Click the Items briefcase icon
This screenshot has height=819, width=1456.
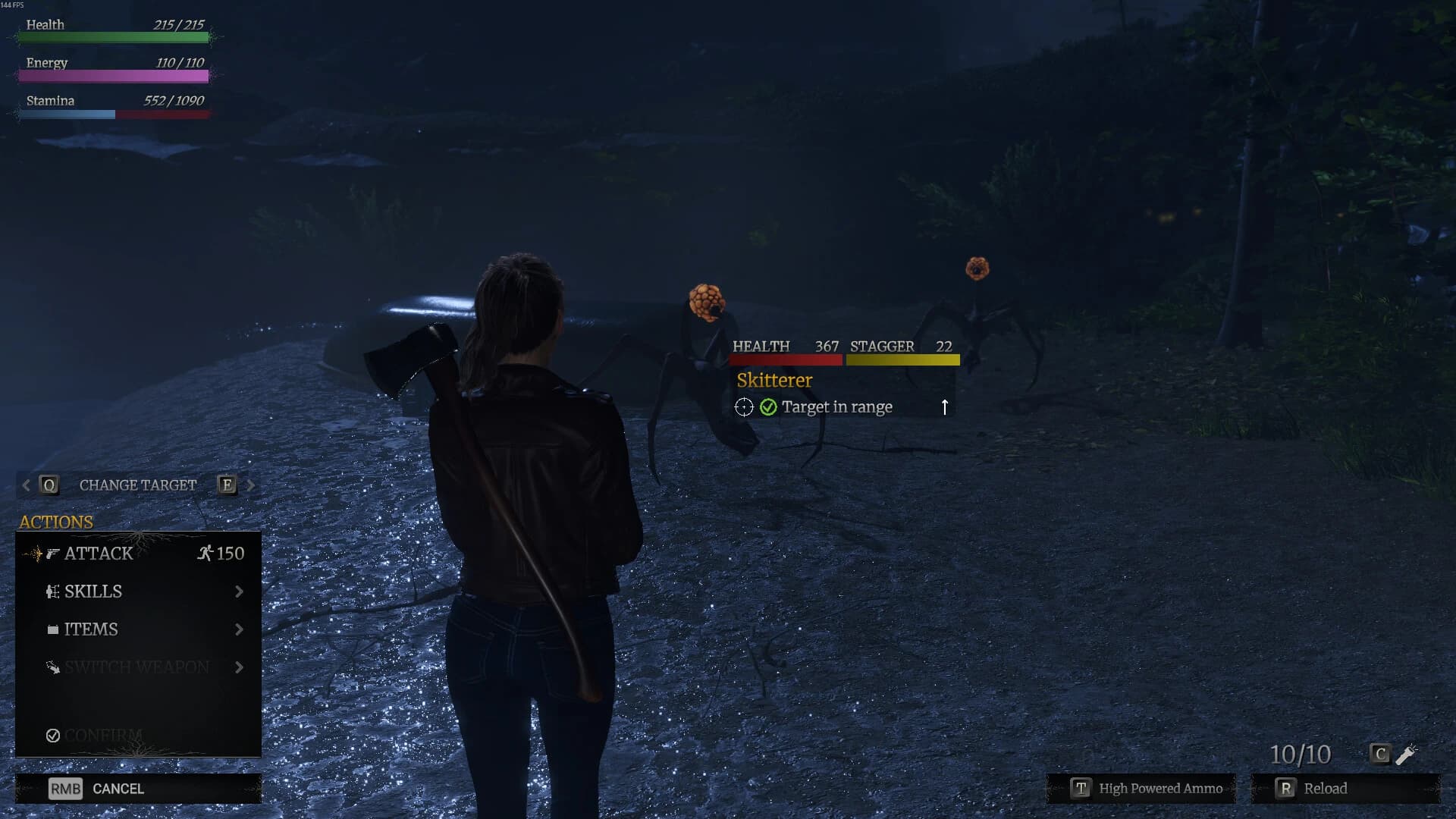pyautogui.click(x=54, y=629)
